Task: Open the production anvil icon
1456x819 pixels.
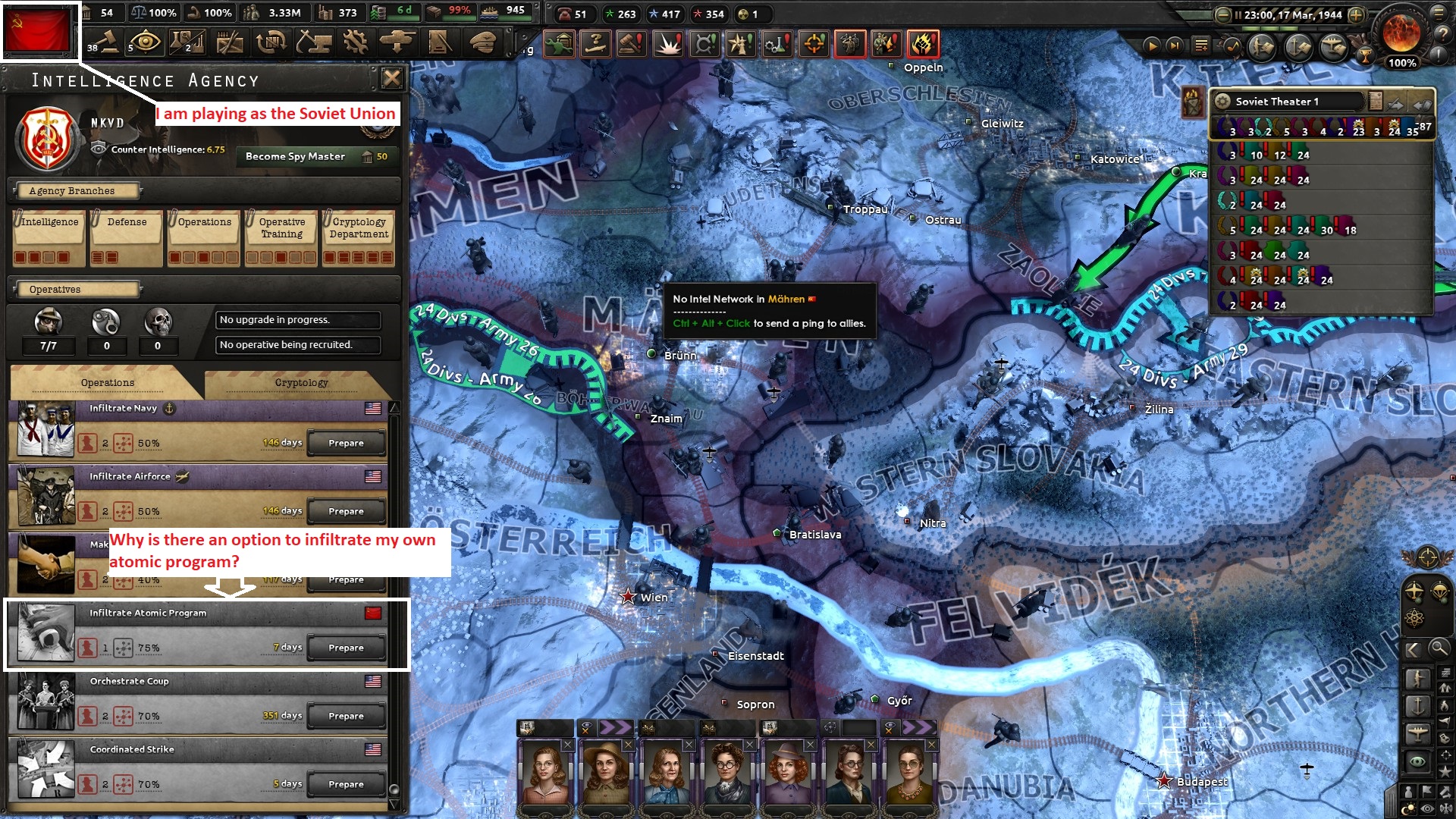Action: pos(312,43)
